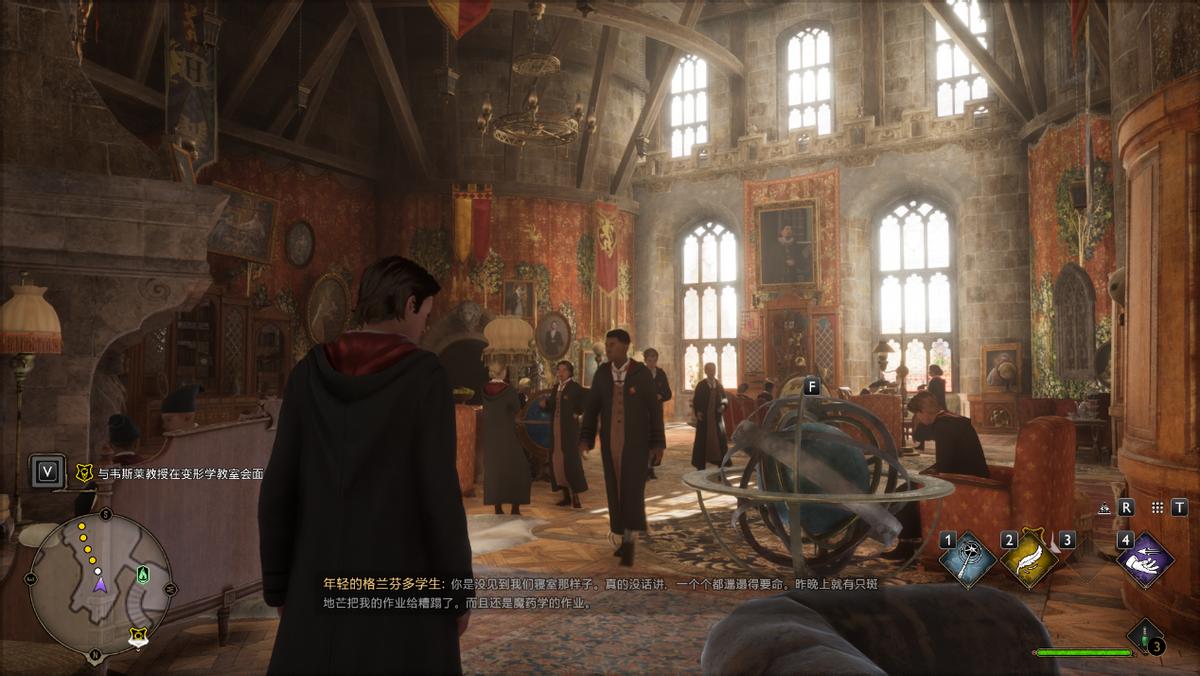This screenshot has height=676, width=1200.
Task: Select the quest objective about meeting Professor Weasley
Action: click(x=182, y=474)
